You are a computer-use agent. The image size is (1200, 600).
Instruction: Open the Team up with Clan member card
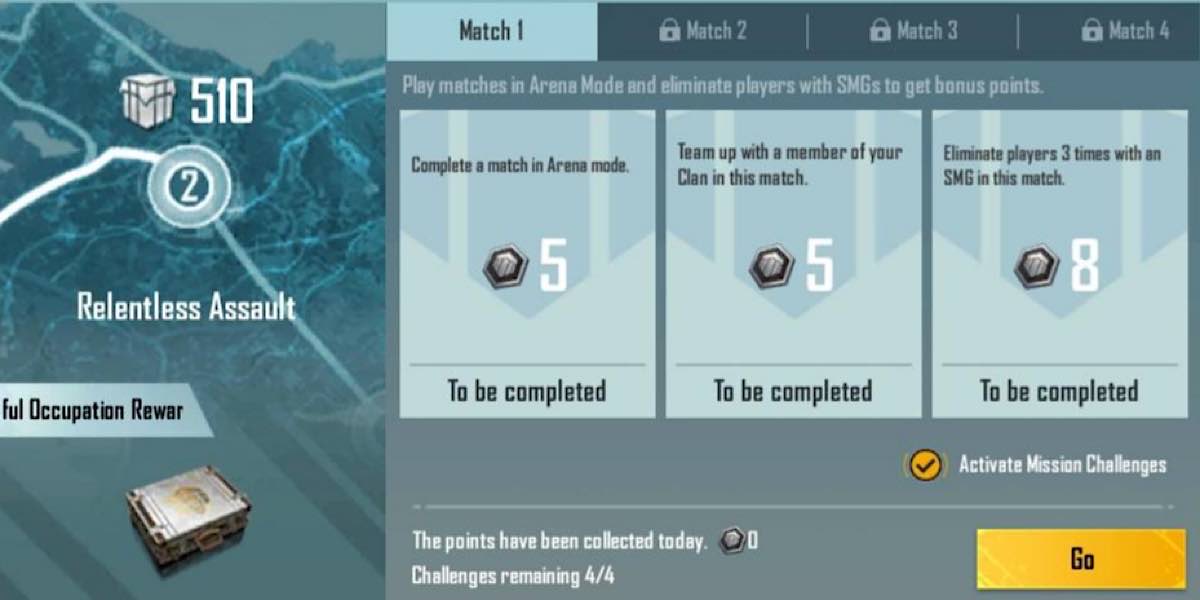(793, 264)
